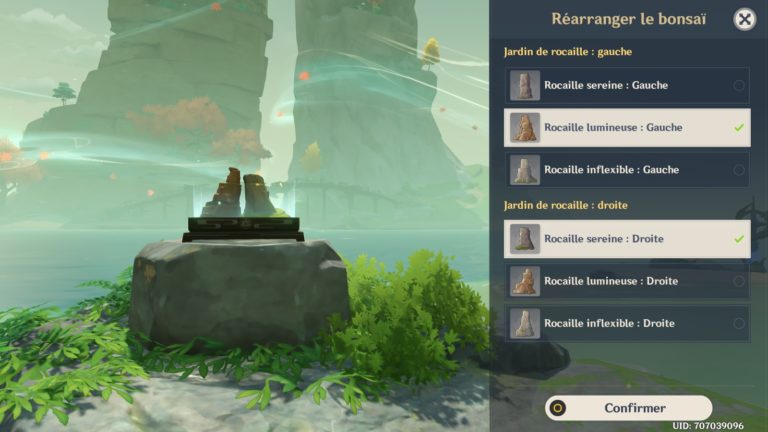768x432 pixels.
Task: Select Rocaille sereine : Droite
Action: point(627,239)
